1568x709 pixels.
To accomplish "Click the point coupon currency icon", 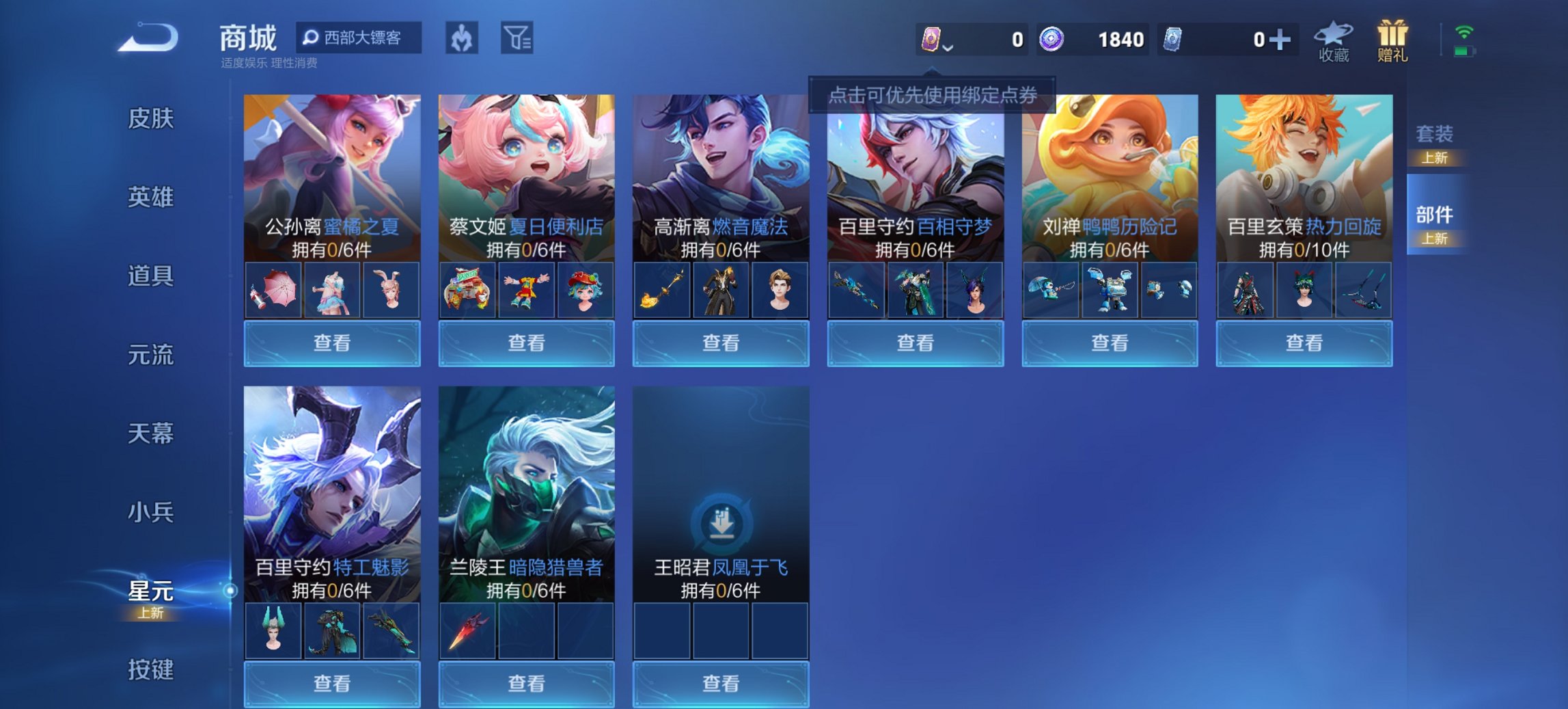I will pos(932,39).
